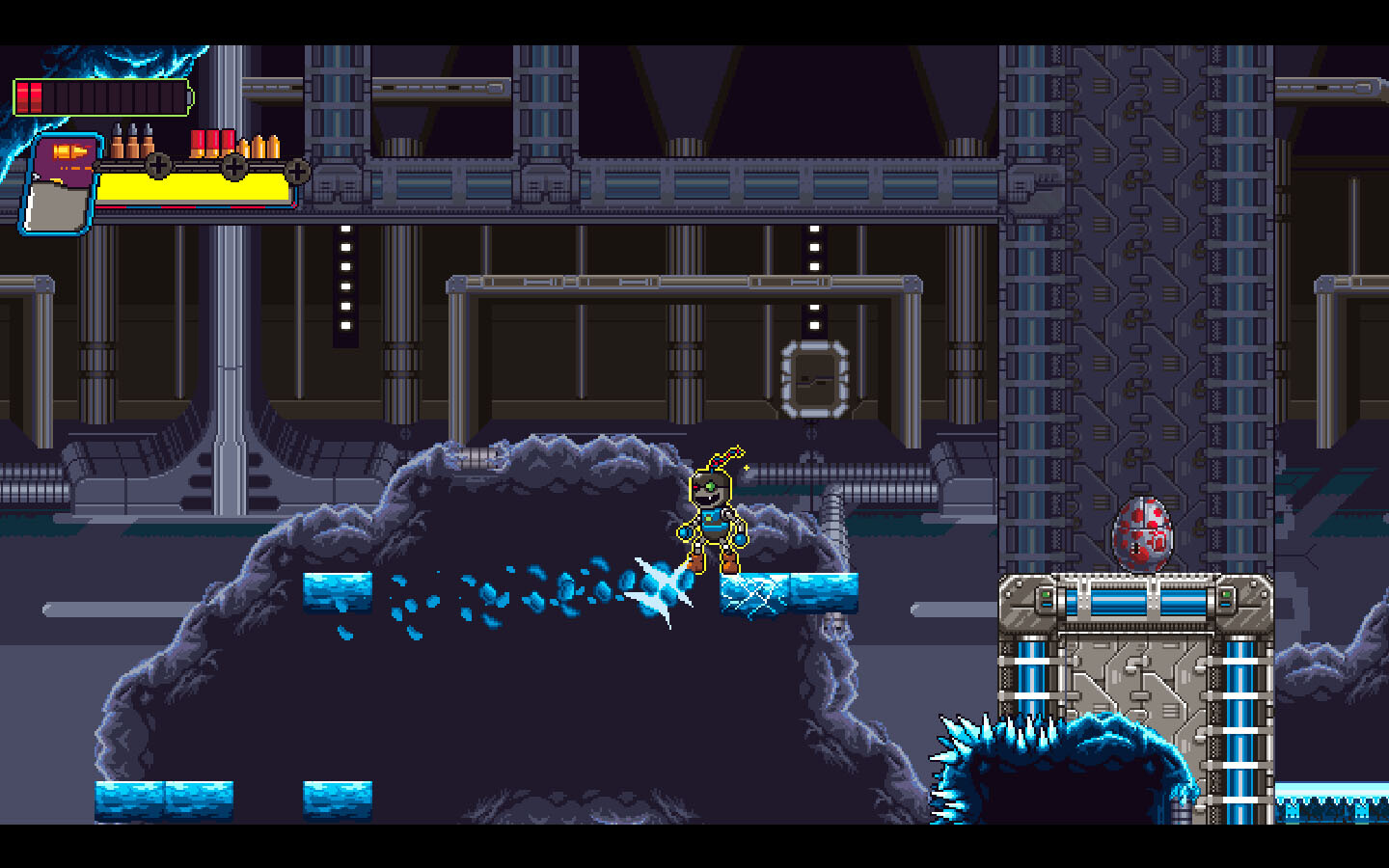Click the battery terminal on the health bar
The image size is (1389, 868).
point(190,95)
